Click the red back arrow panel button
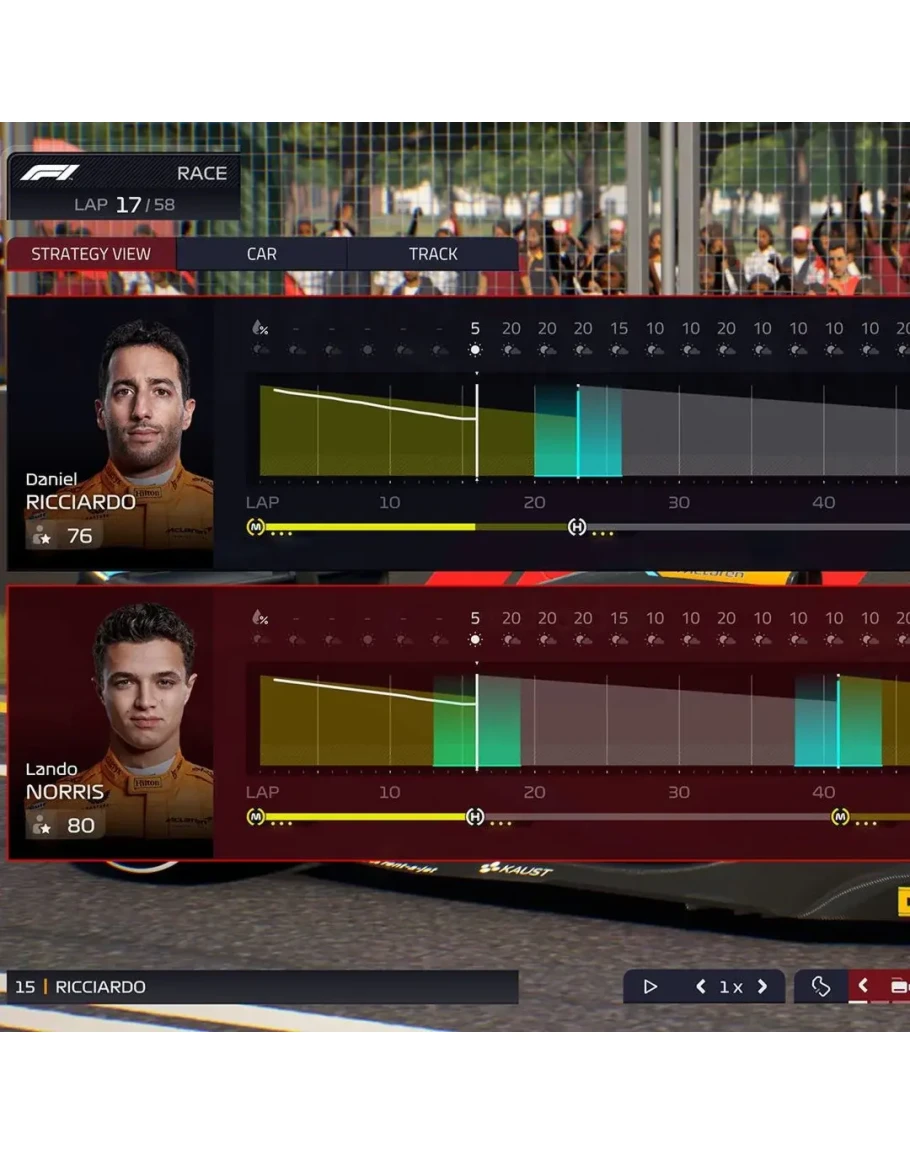The height and width of the screenshot is (1155, 910). pos(863,987)
